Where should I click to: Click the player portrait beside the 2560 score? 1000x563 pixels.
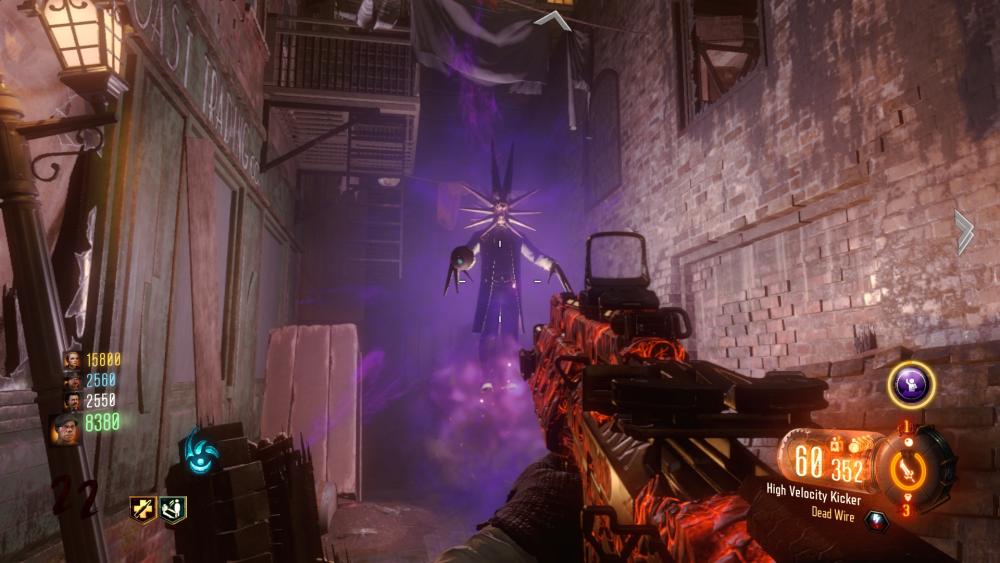pos(72,380)
